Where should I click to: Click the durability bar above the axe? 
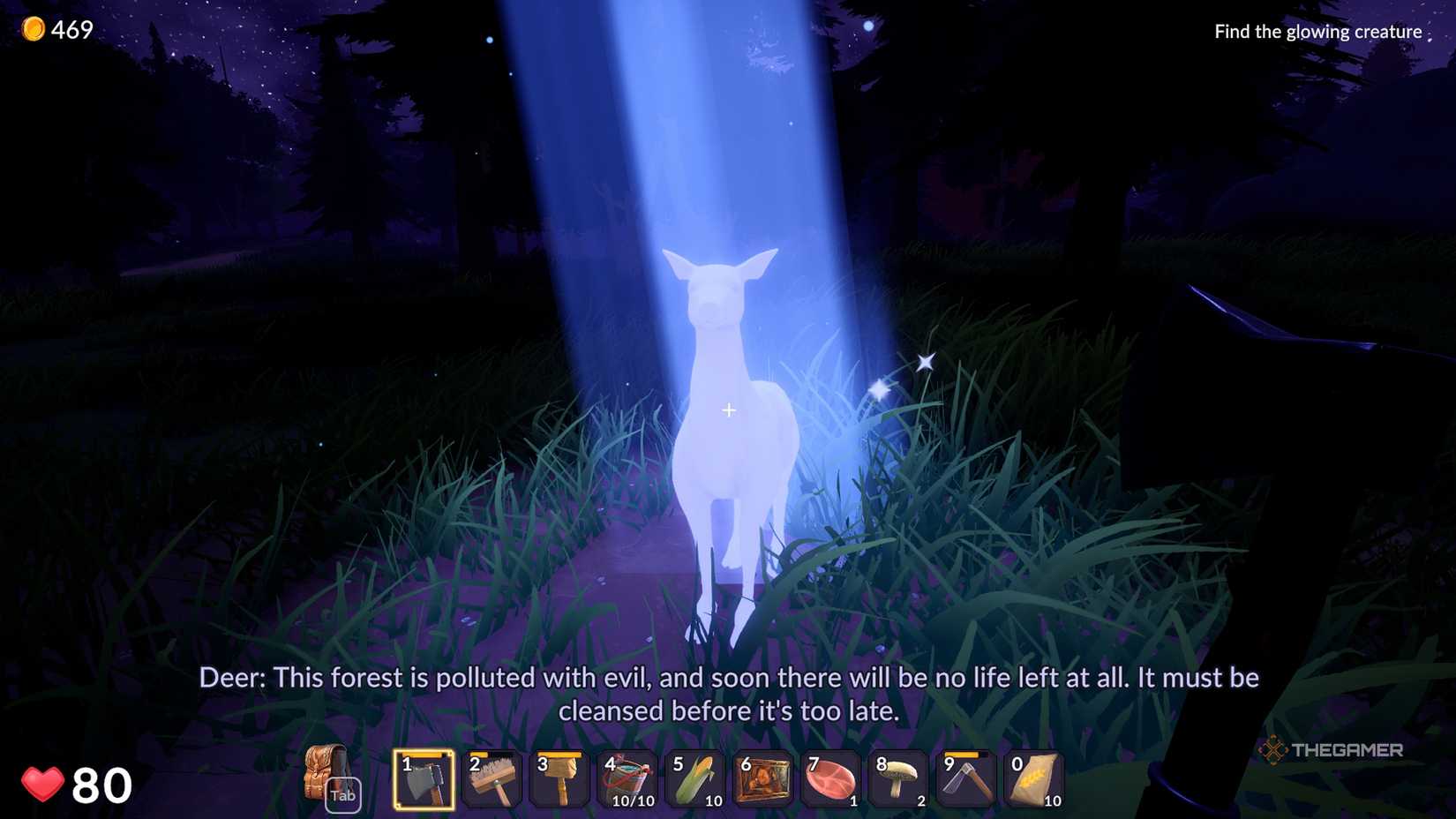point(424,755)
